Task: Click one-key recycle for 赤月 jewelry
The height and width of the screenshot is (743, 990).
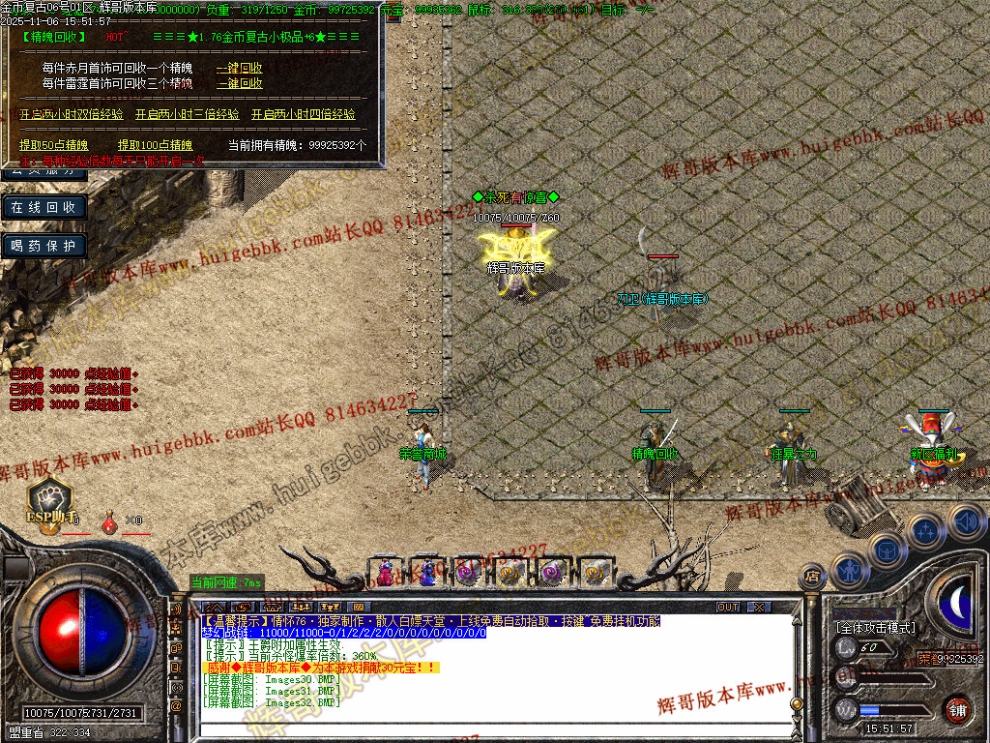Action: pos(239,69)
